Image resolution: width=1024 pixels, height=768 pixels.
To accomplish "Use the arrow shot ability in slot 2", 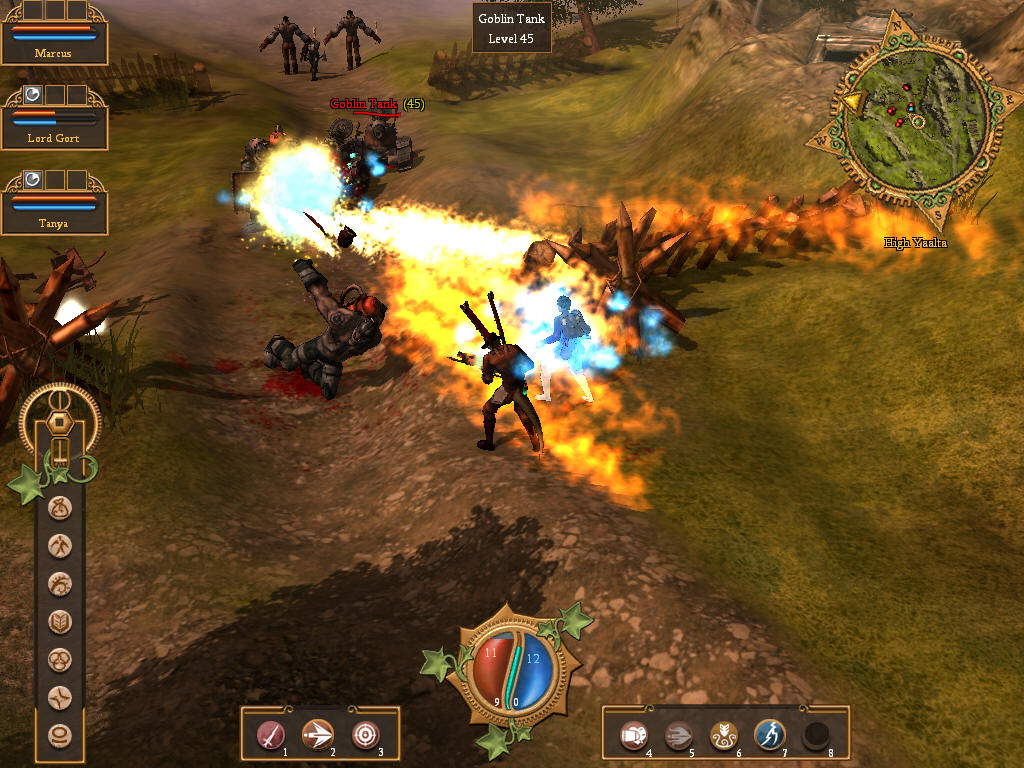I will coord(319,736).
